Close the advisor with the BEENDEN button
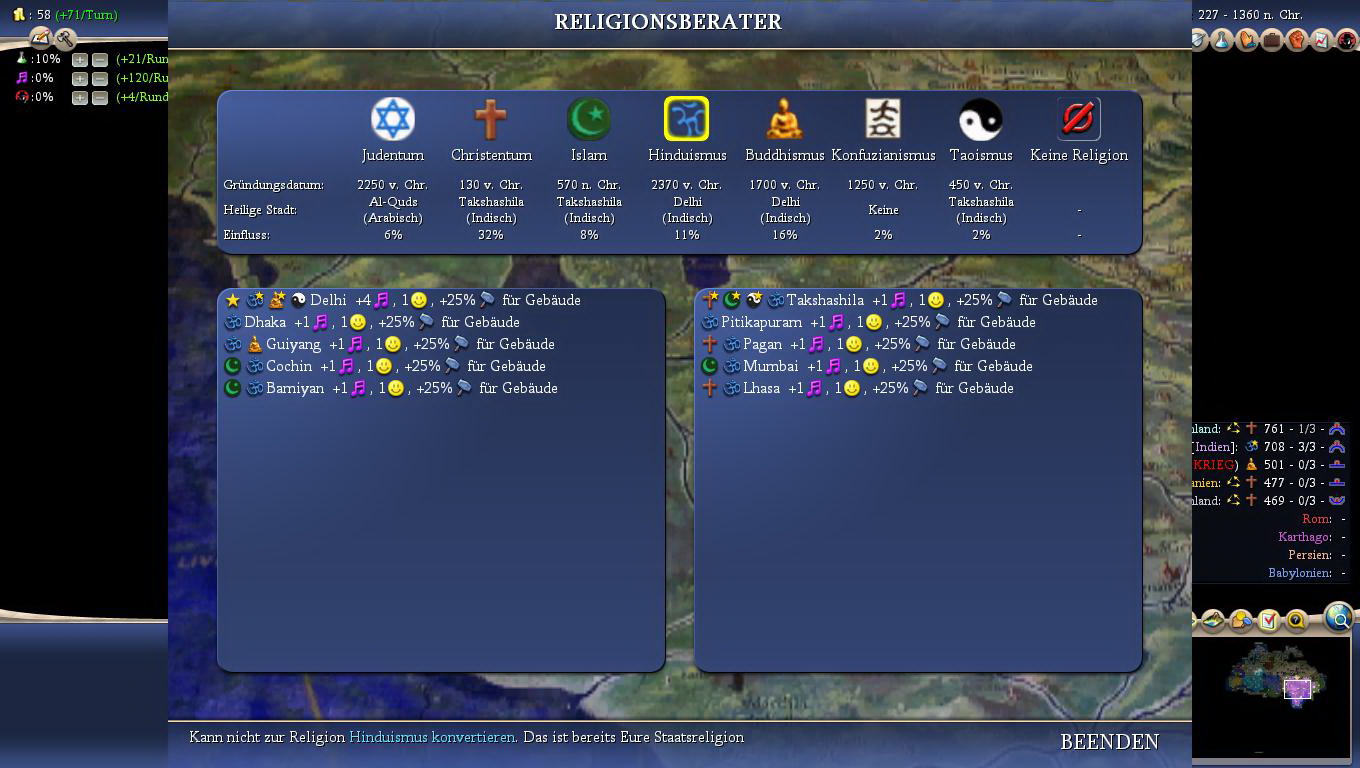 [x=1109, y=742]
